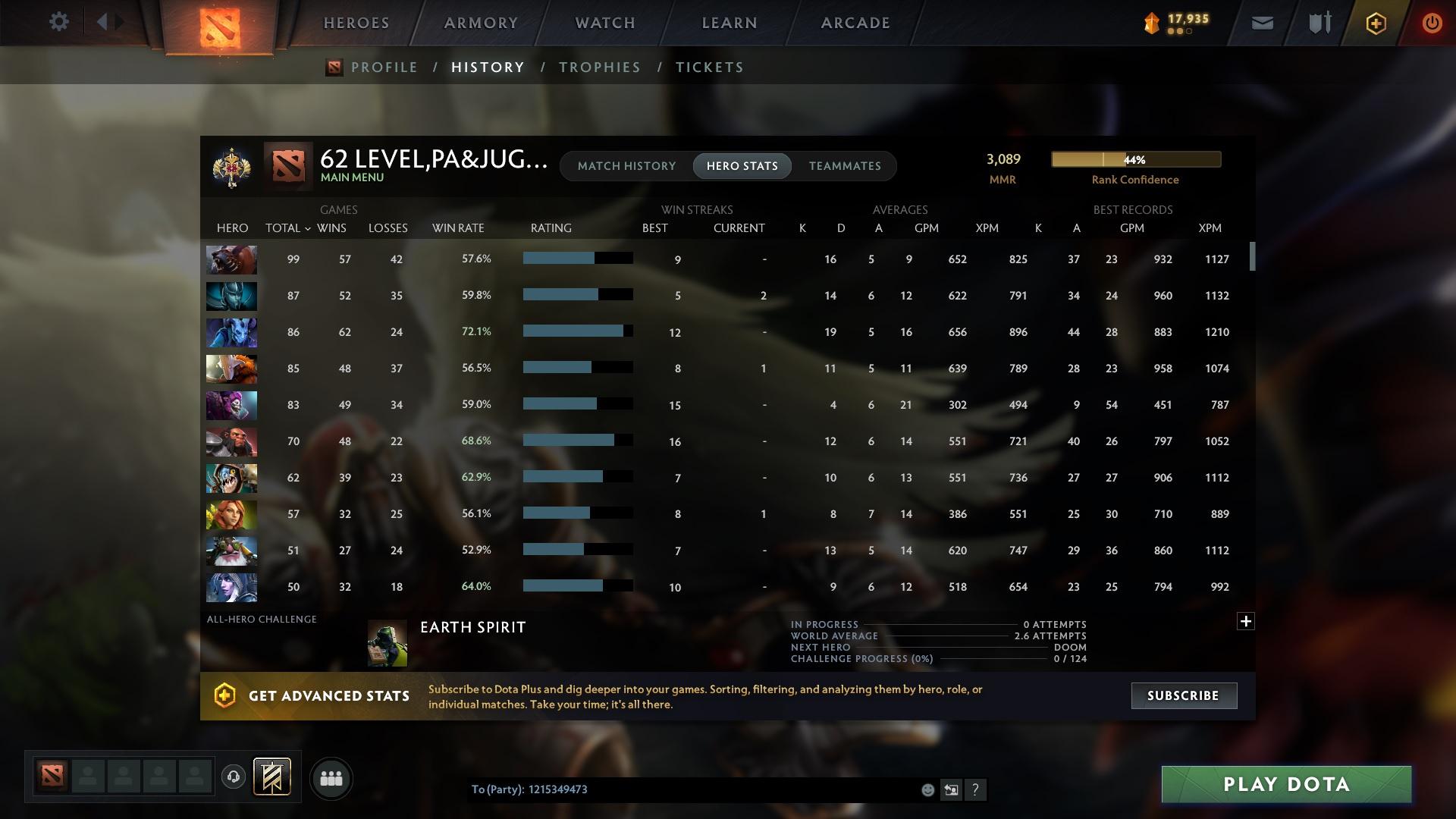Open the settings gear icon
1456x819 pixels.
pos(59,22)
